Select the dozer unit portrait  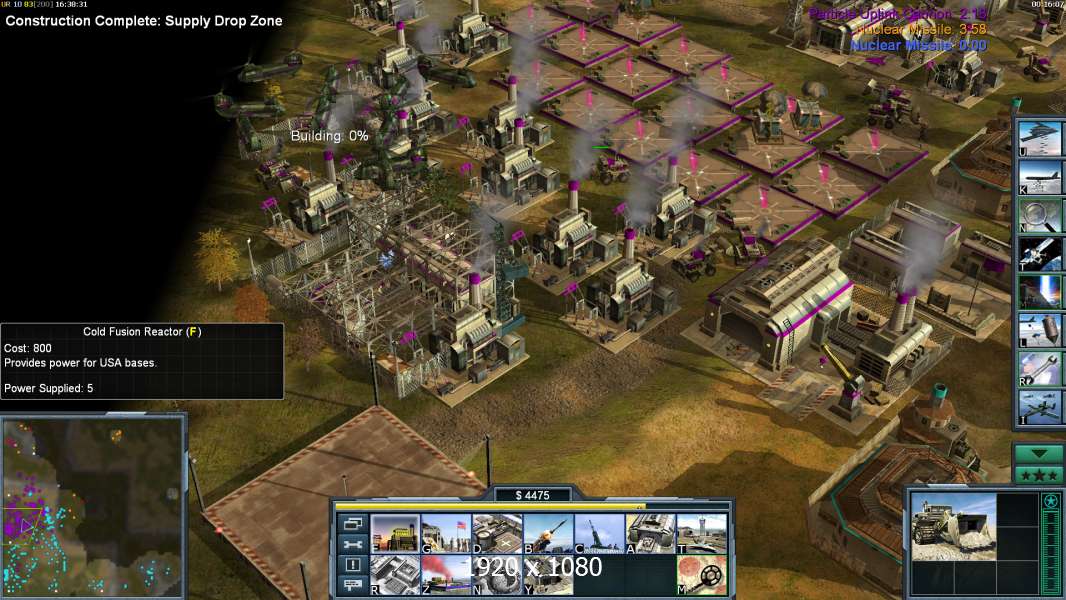click(953, 525)
